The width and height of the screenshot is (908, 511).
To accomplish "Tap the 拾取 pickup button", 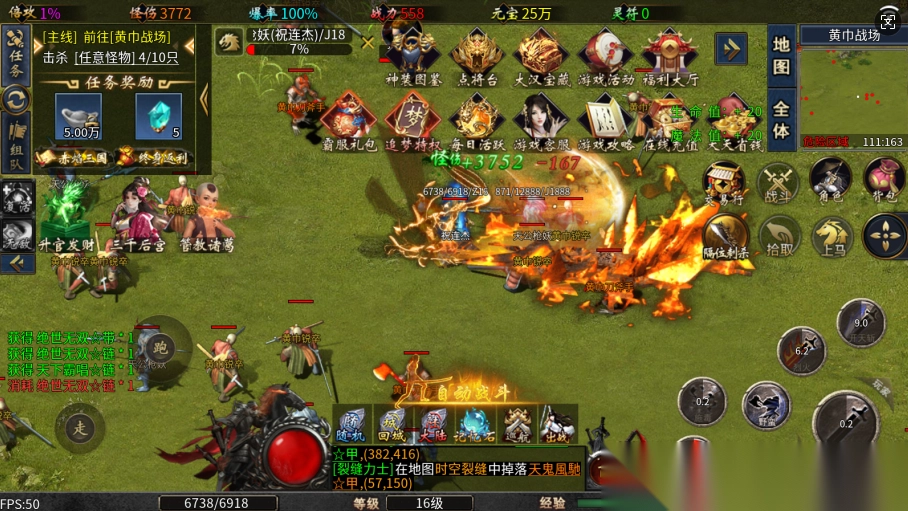I will tap(780, 237).
